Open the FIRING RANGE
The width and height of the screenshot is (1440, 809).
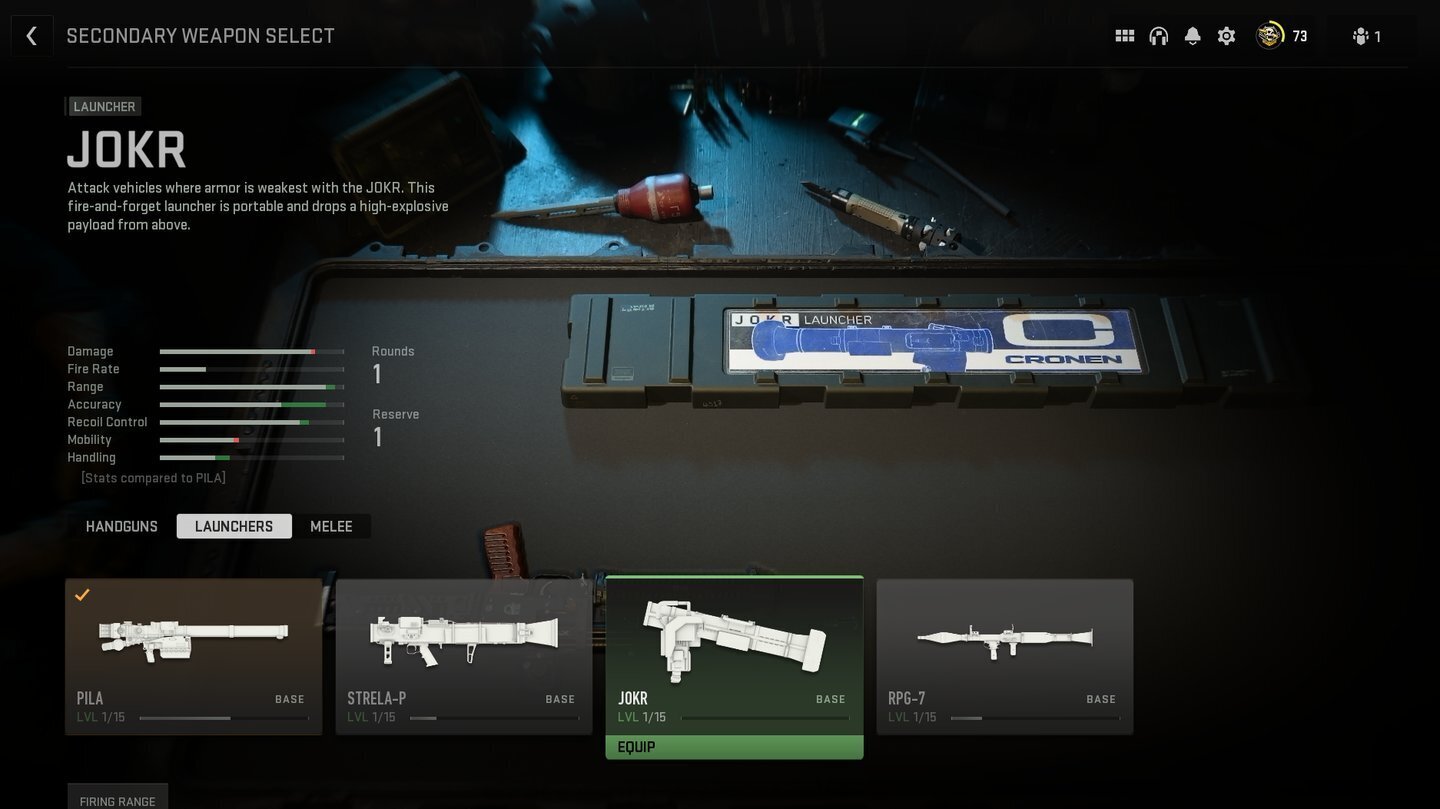[x=117, y=800]
